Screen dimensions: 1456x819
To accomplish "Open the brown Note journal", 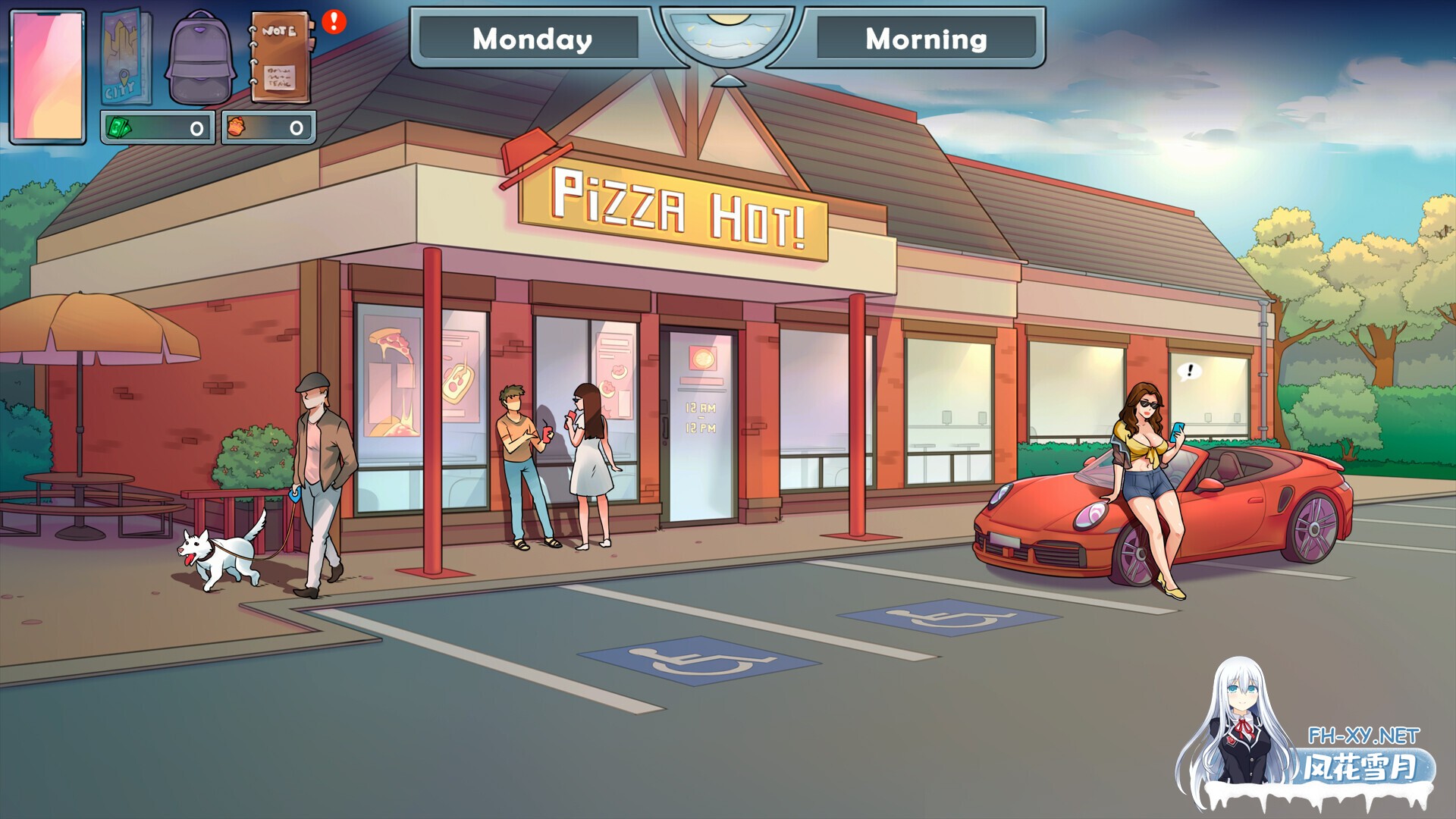I will click(280, 58).
